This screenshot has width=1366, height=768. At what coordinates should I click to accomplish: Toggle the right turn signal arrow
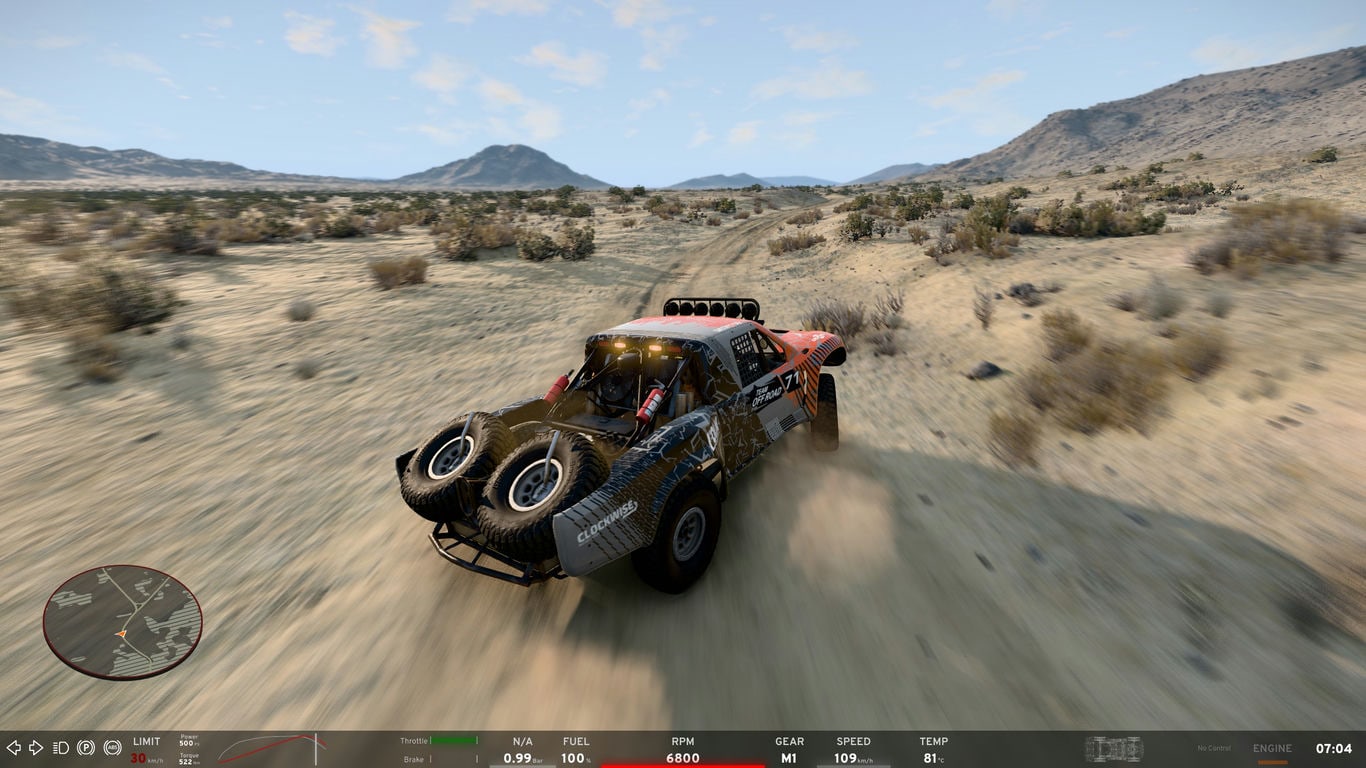point(36,748)
